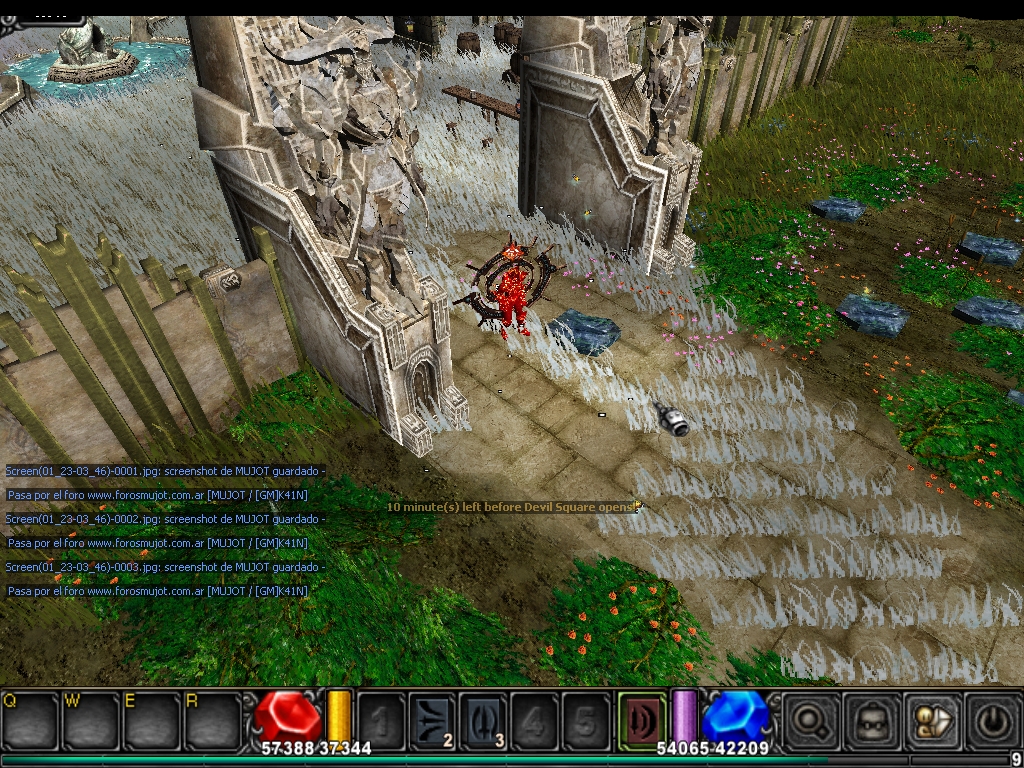
Task: Select the skill in hotbar slot 2
Action: 432,720
